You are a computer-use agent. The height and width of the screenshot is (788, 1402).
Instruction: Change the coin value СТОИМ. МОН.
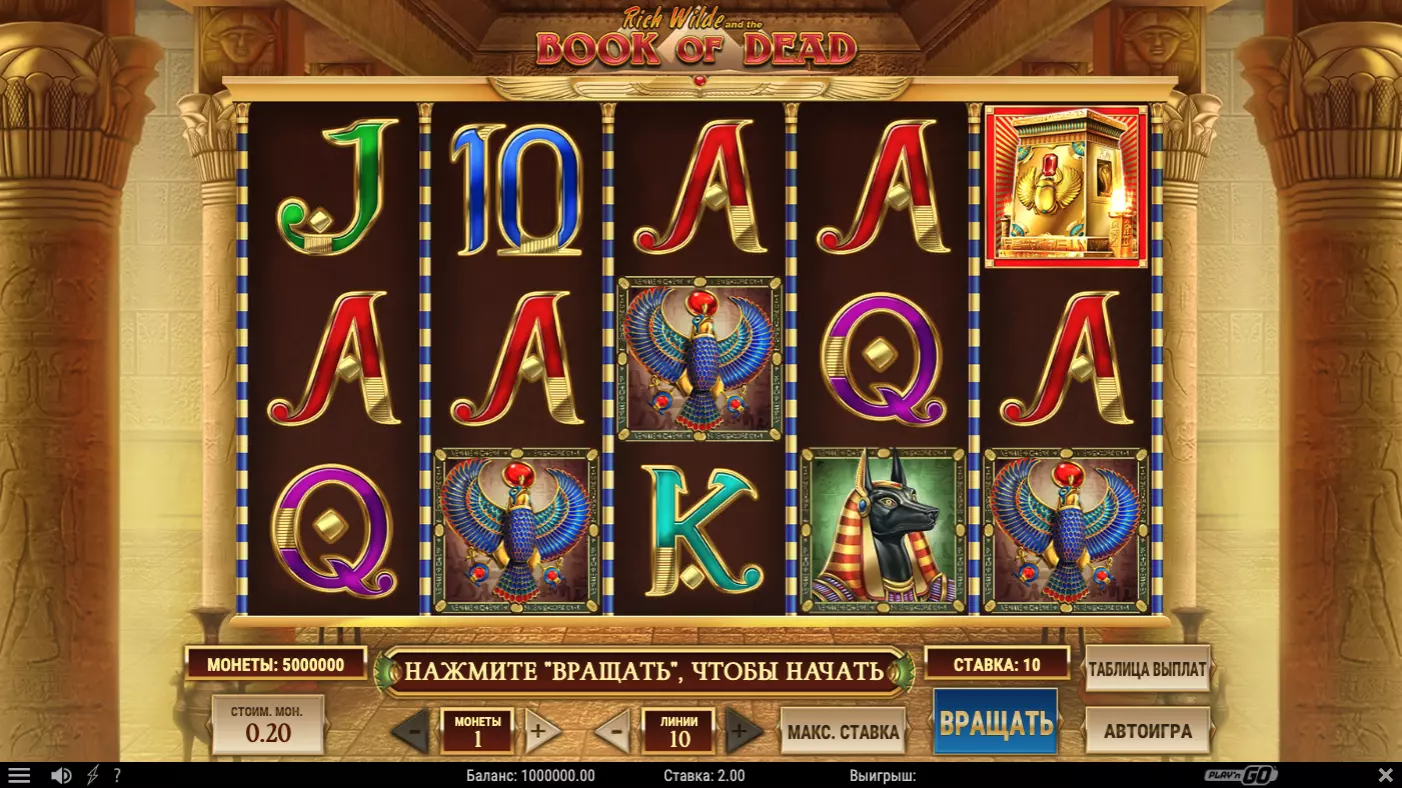click(x=268, y=725)
